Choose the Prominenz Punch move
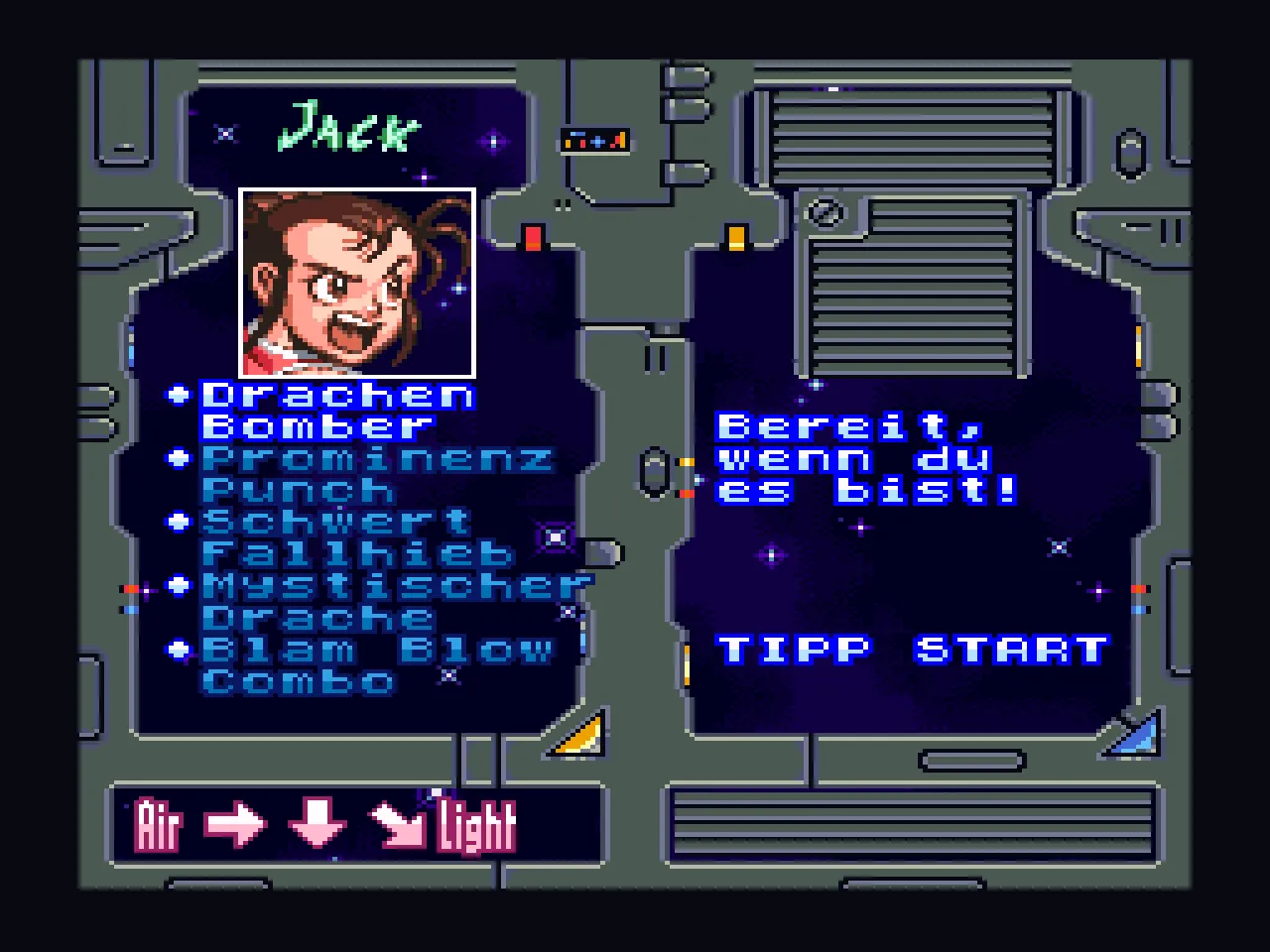1270x952 pixels. pos(375,474)
